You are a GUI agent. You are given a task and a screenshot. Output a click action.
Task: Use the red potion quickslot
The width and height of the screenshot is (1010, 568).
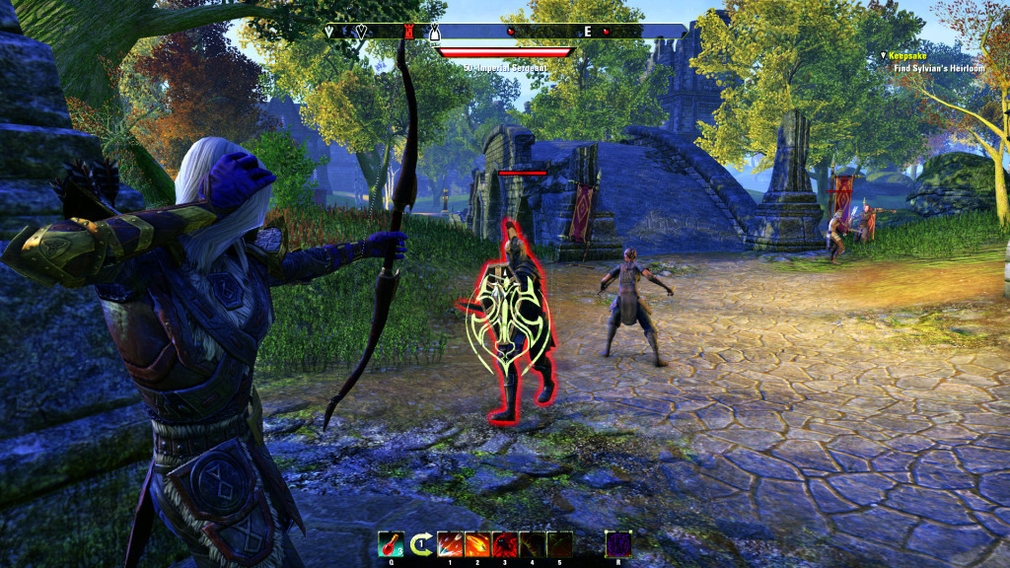pos(391,544)
